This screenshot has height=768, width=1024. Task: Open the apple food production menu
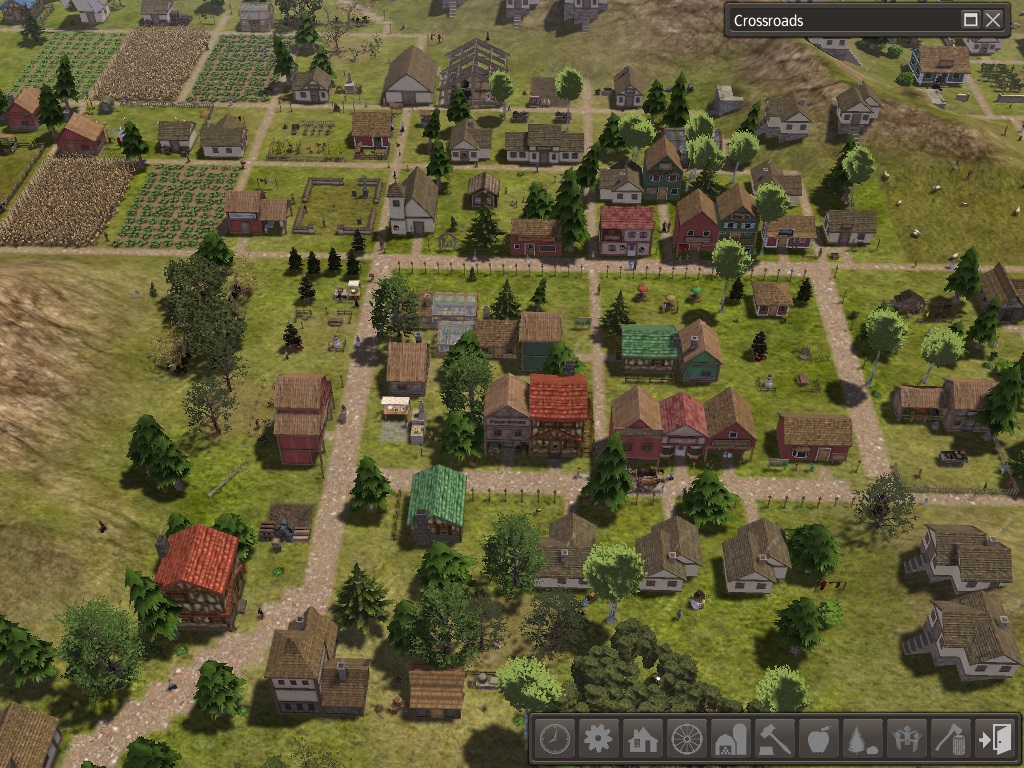[818, 740]
